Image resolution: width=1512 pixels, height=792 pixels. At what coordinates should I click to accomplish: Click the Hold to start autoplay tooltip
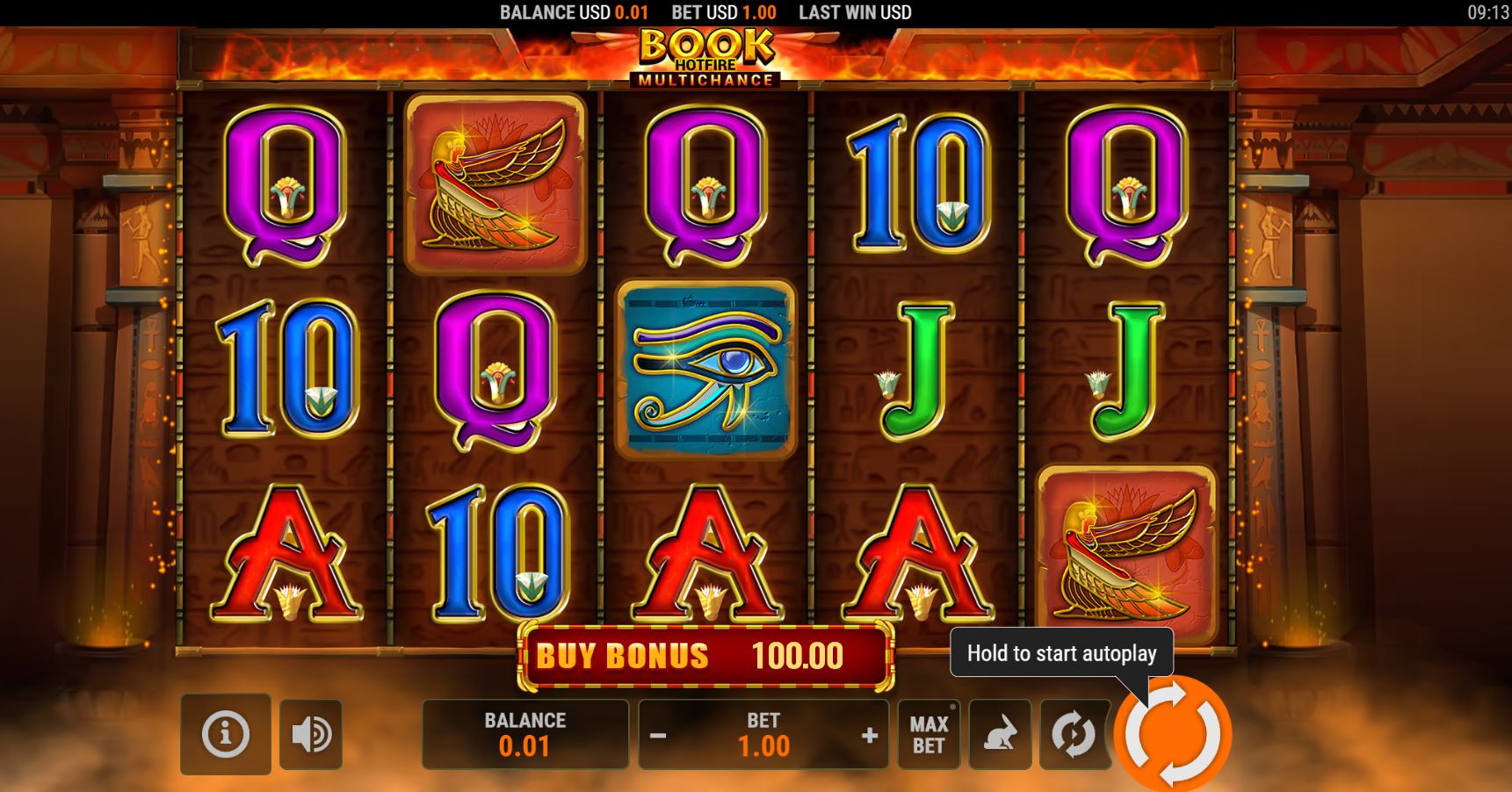click(x=1061, y=653)
